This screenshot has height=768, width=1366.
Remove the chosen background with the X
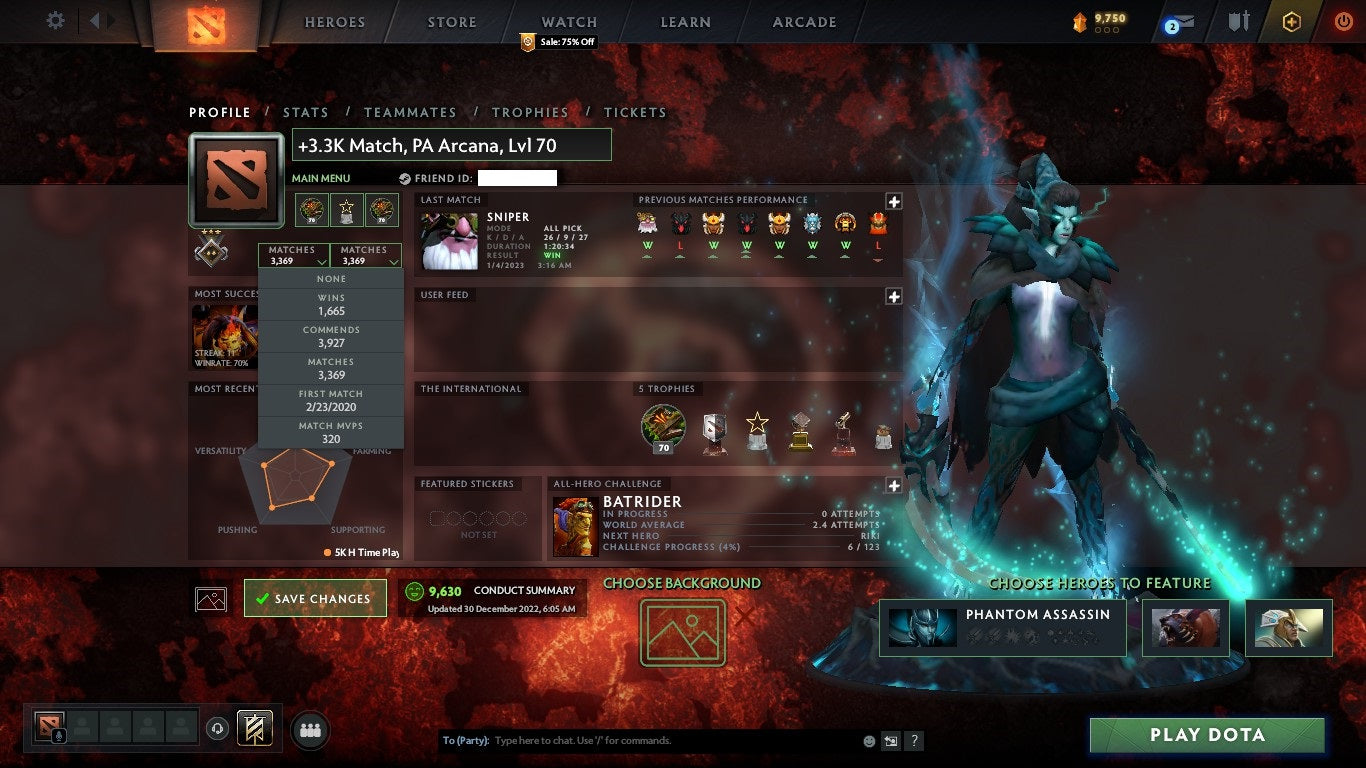(x=744, y=615)
